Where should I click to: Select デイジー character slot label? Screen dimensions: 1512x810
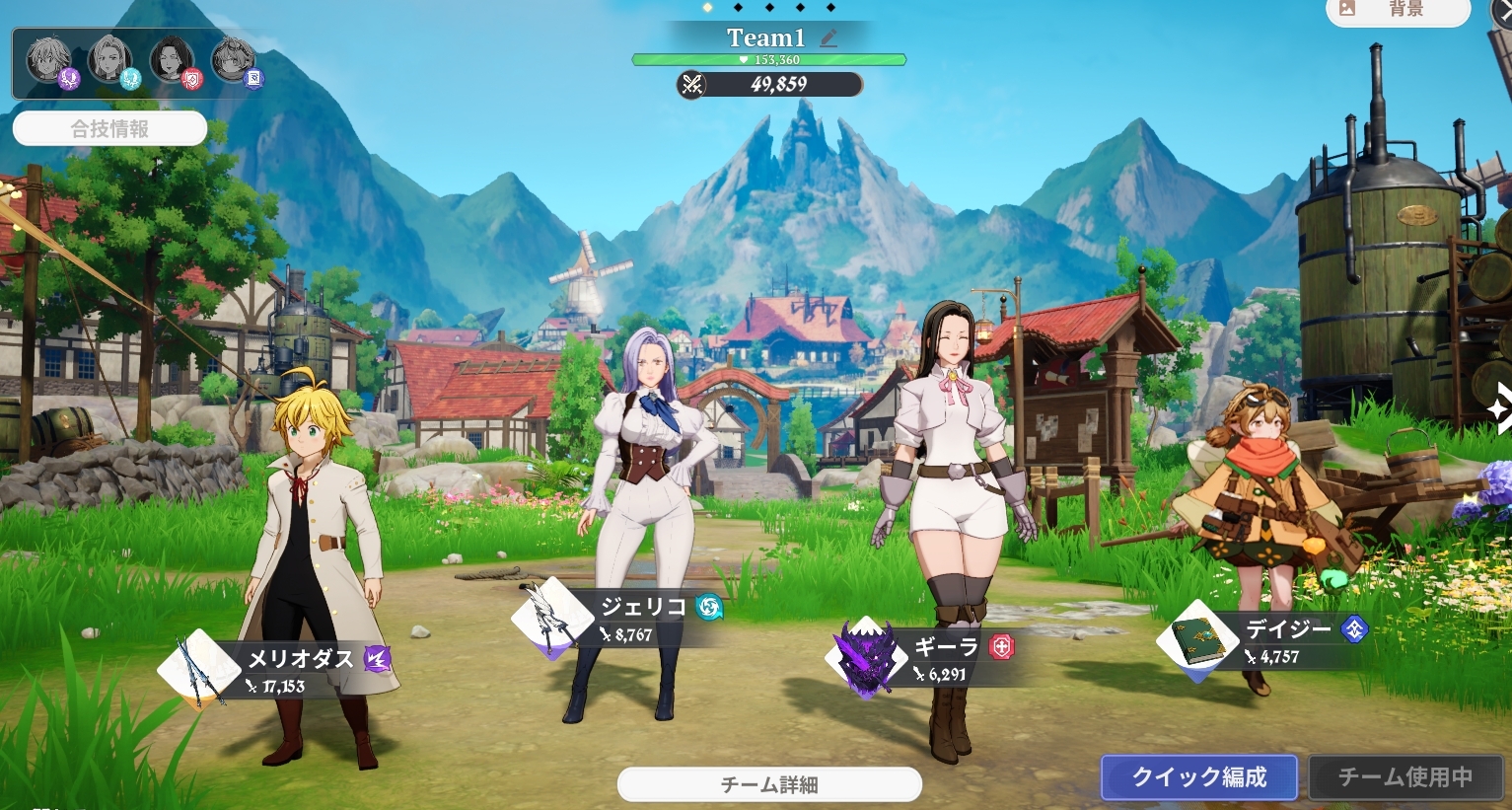(x=1288, y=629)
